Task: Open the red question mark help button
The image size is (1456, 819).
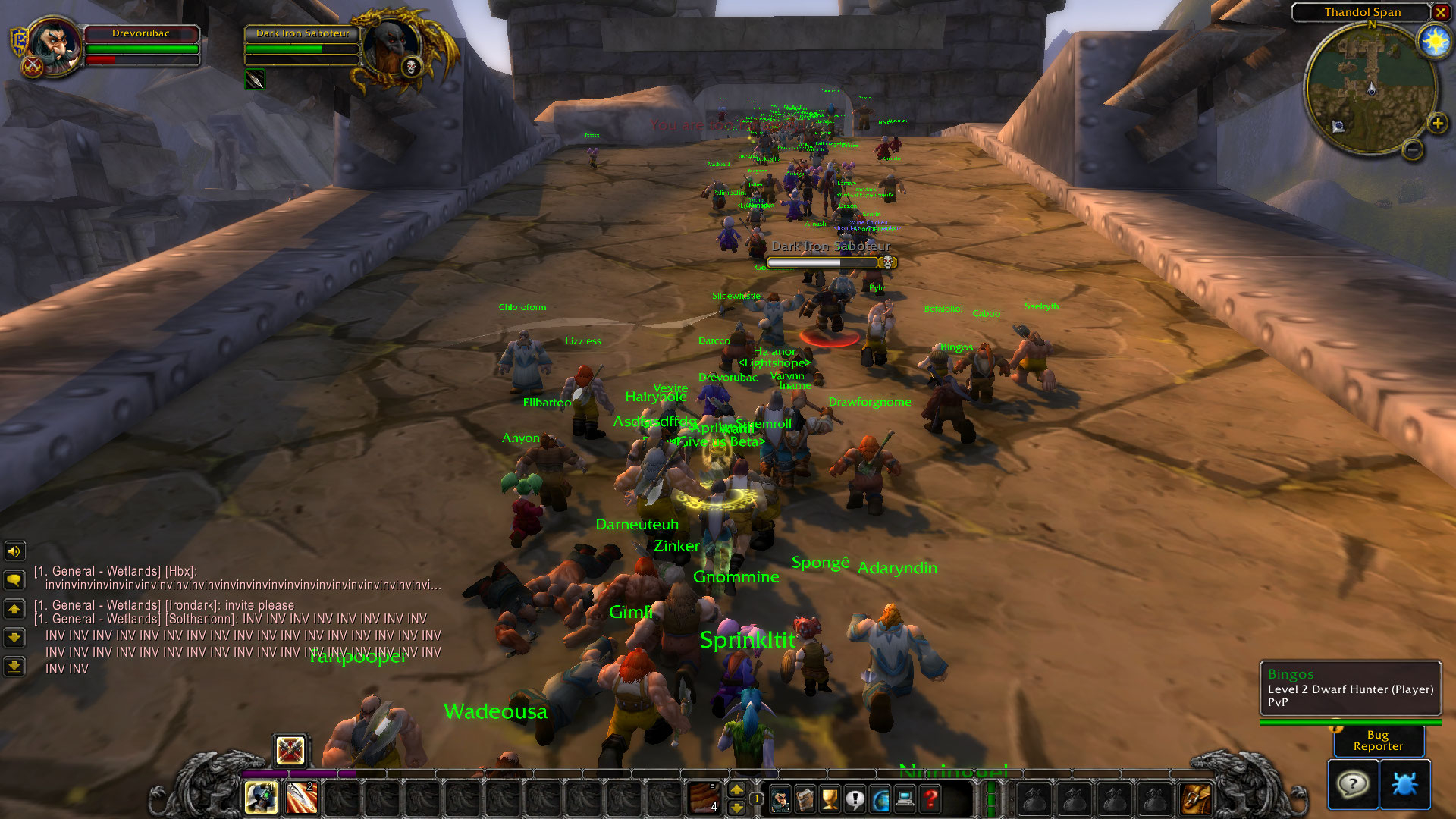Action: pyautogui.click(x=930, y=799)
